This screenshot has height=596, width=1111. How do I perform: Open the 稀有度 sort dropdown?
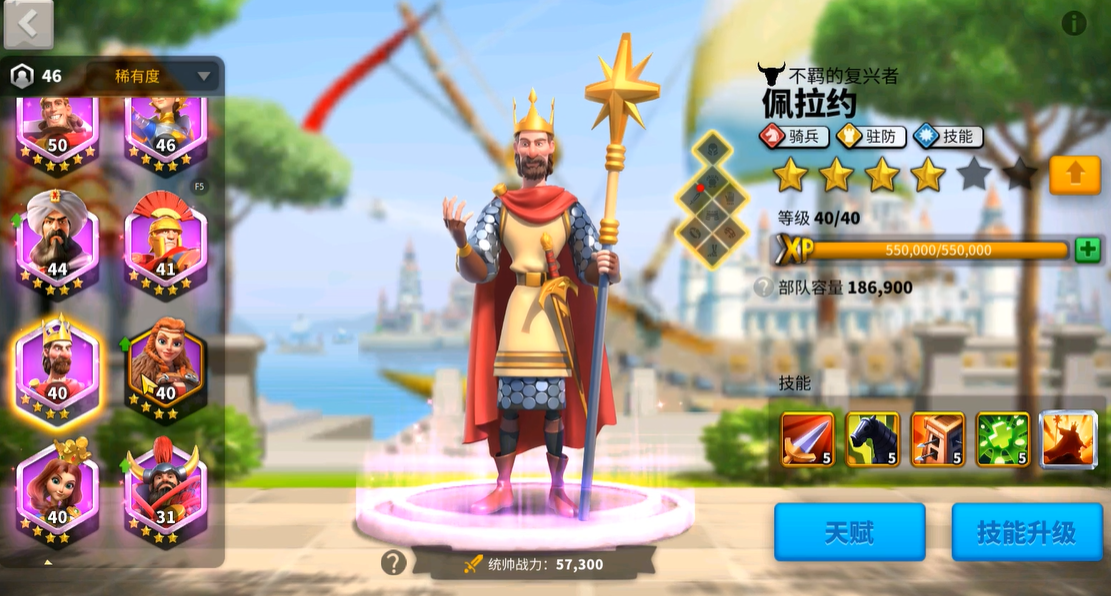[152, 76]
